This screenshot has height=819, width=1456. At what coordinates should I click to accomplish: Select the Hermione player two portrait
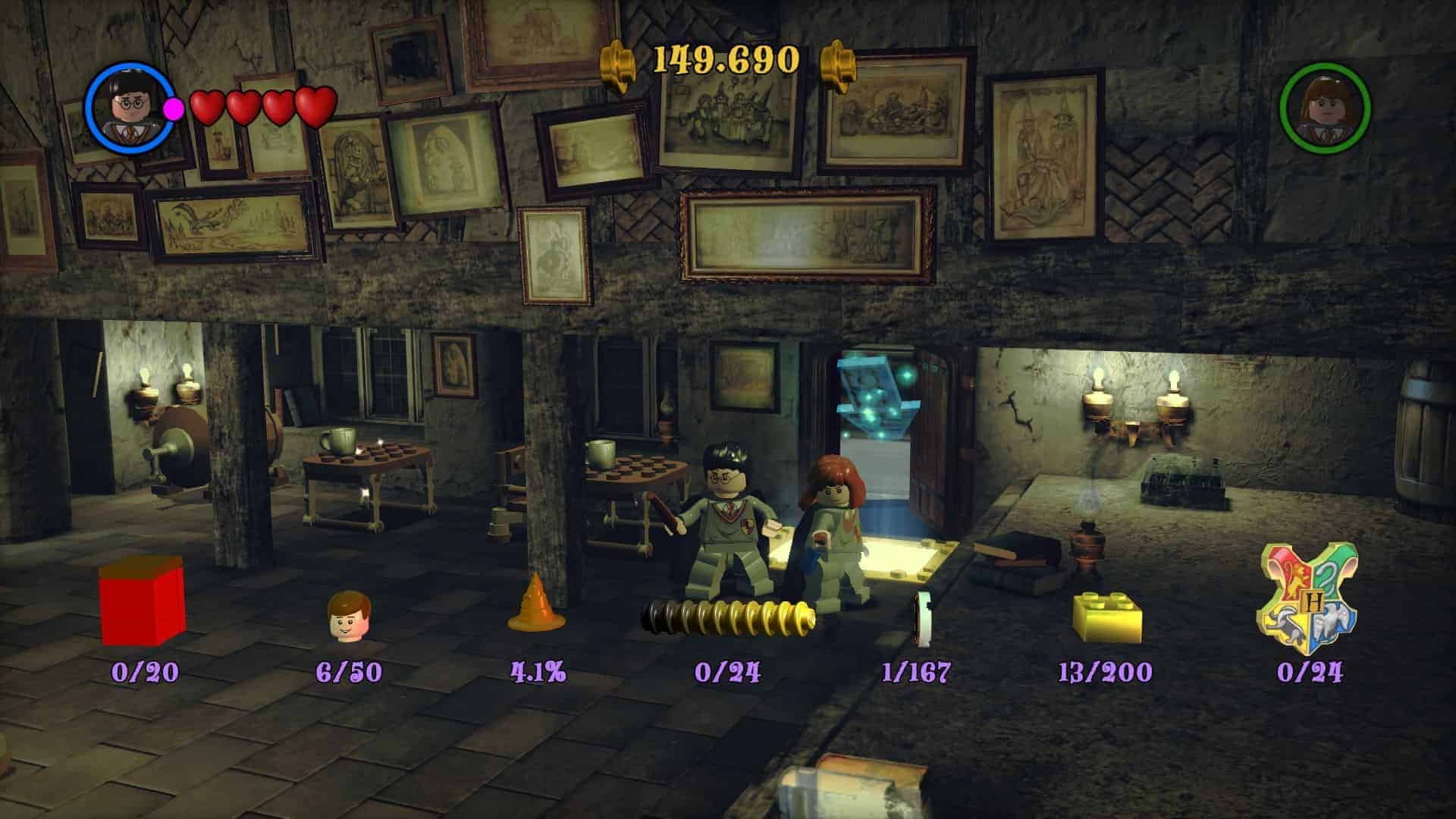pos(1325,108)
